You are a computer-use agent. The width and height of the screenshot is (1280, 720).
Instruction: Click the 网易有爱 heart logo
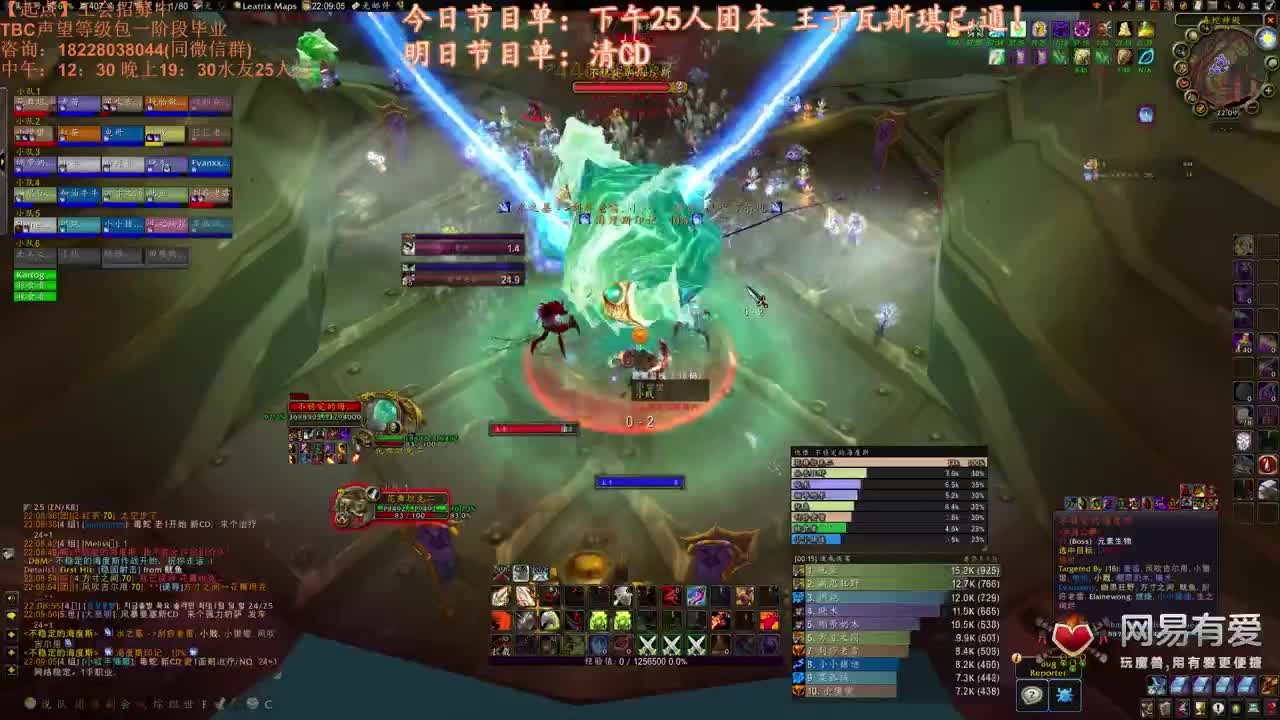(1070, 637)
